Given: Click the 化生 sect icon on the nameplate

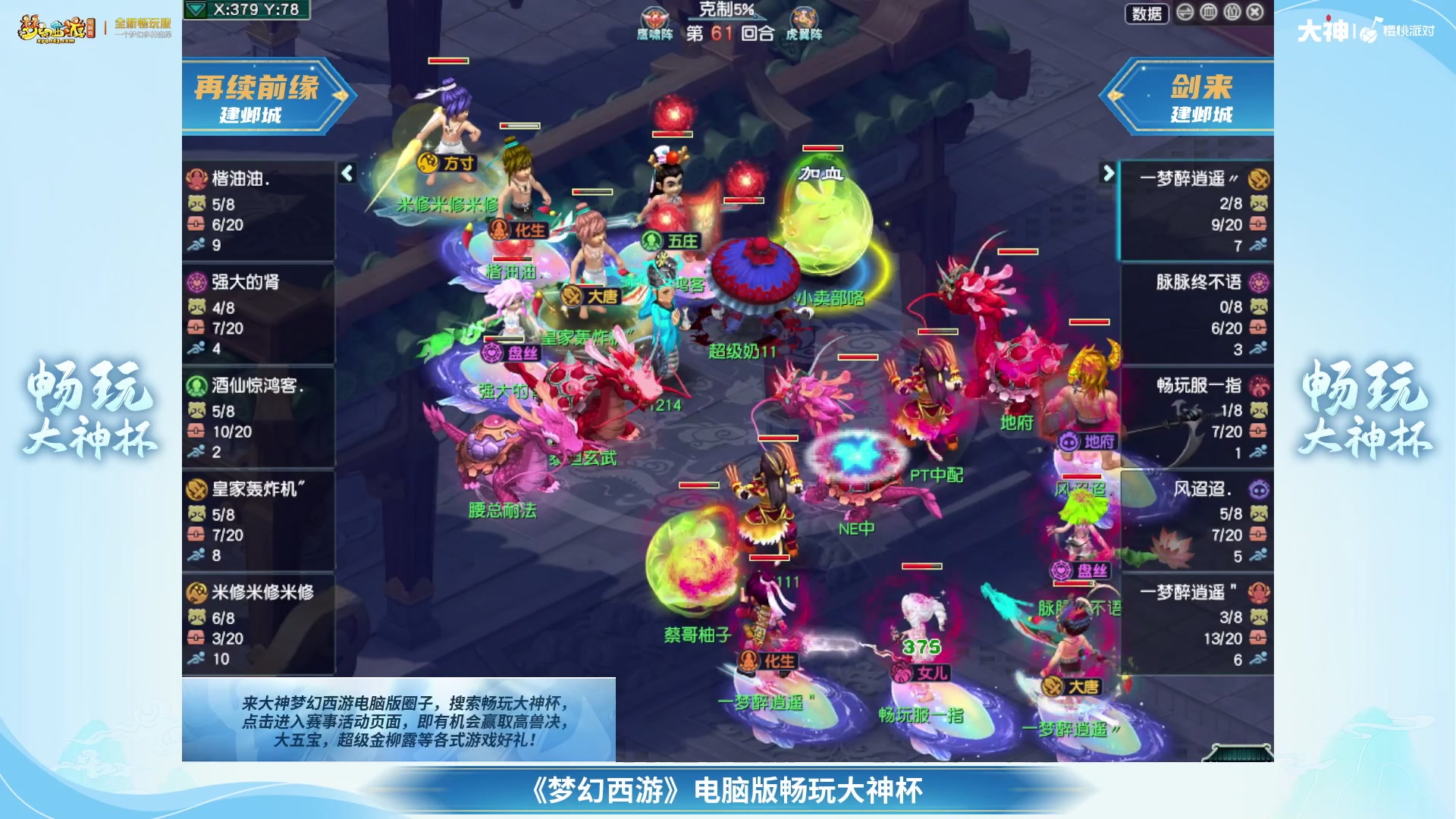Looking at the screenshot, I should coord(498,229).
